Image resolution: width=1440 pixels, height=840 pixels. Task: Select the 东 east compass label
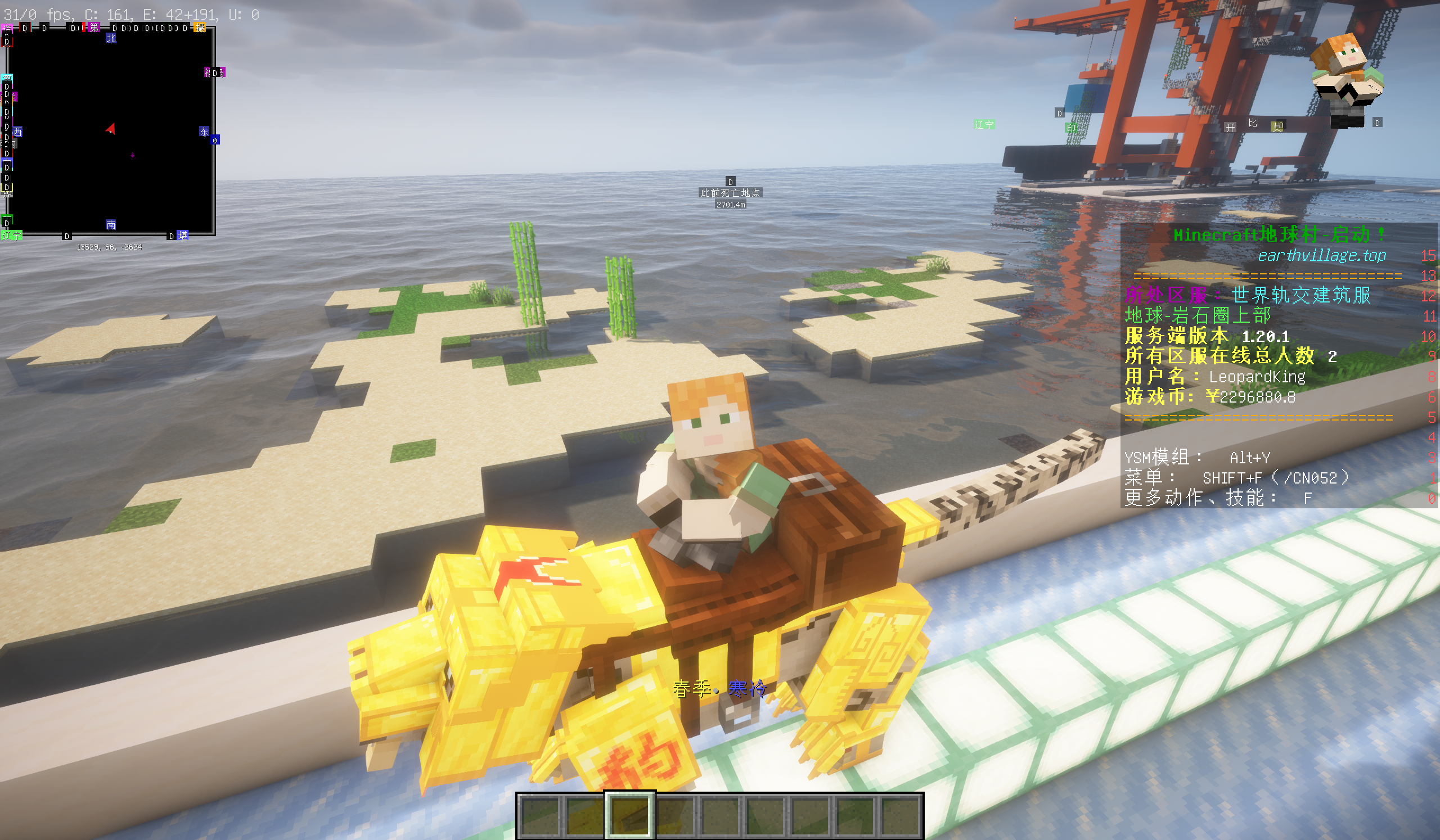(204, 132)
